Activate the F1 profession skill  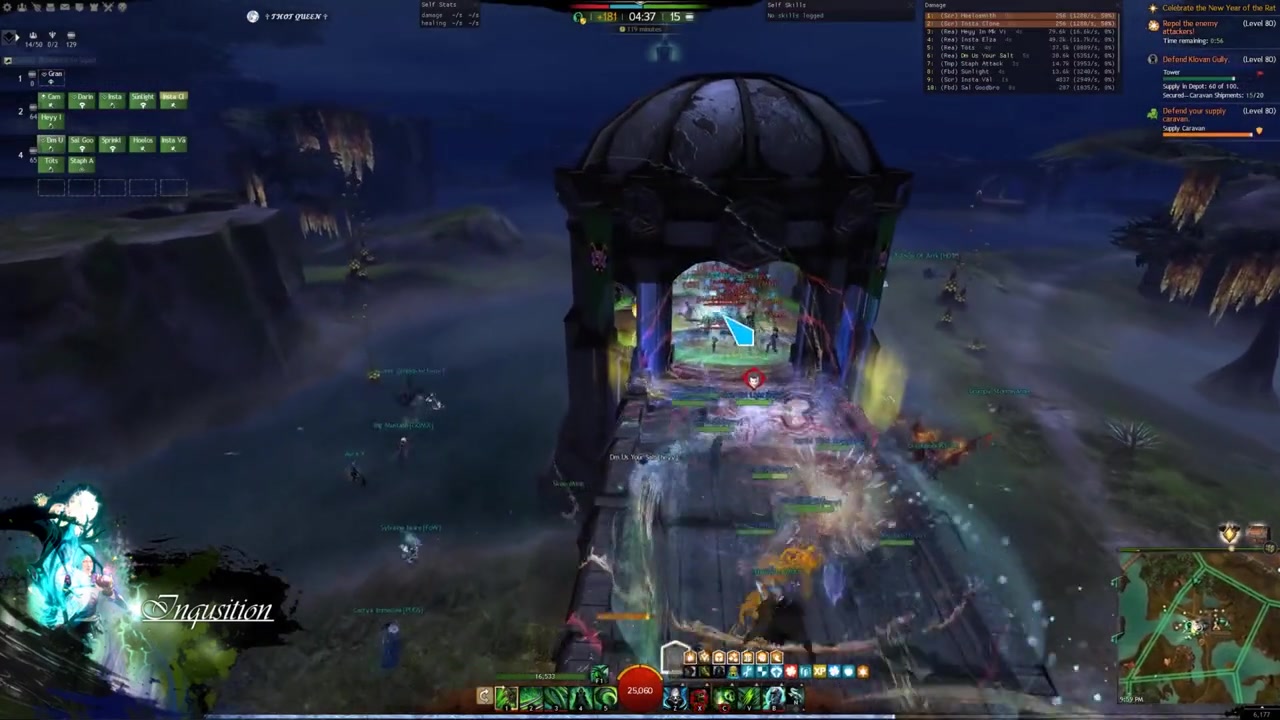pyautogui.click(x=599, y=674)
